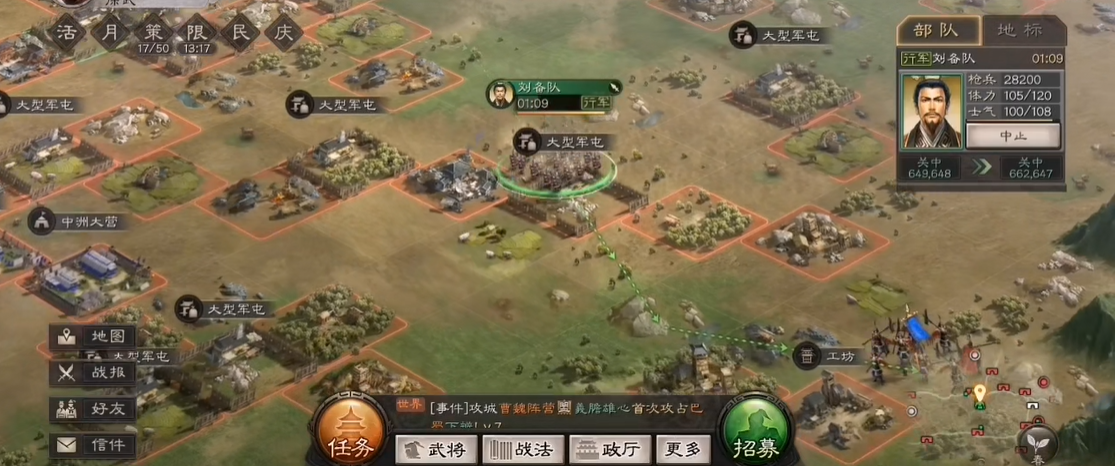Show 更多 more options
Image resolution: width=1115 pixels, height=466 pixels.
[684, 449]
